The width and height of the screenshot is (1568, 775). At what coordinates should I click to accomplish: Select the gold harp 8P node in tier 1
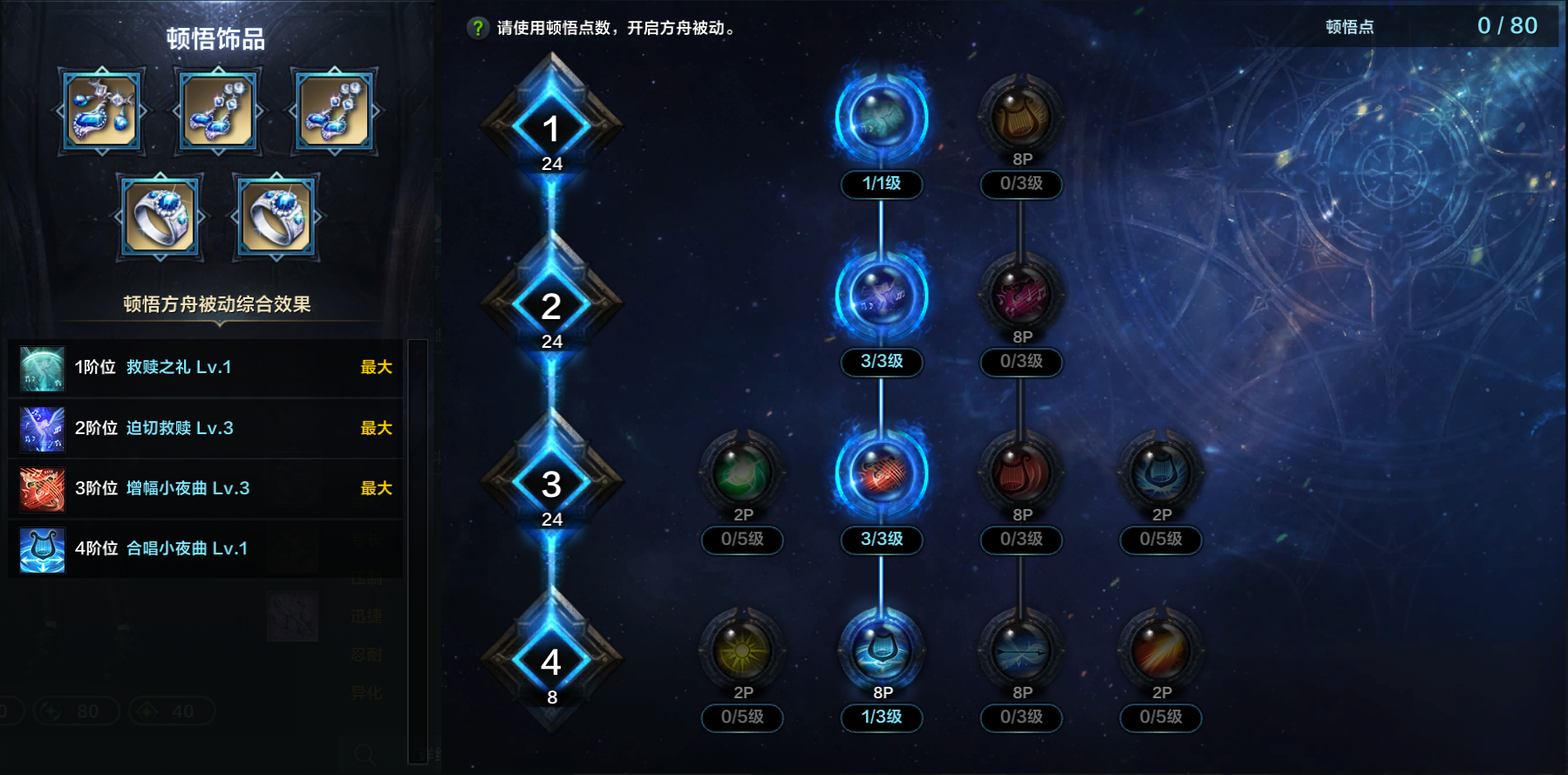coord(1021,118)
